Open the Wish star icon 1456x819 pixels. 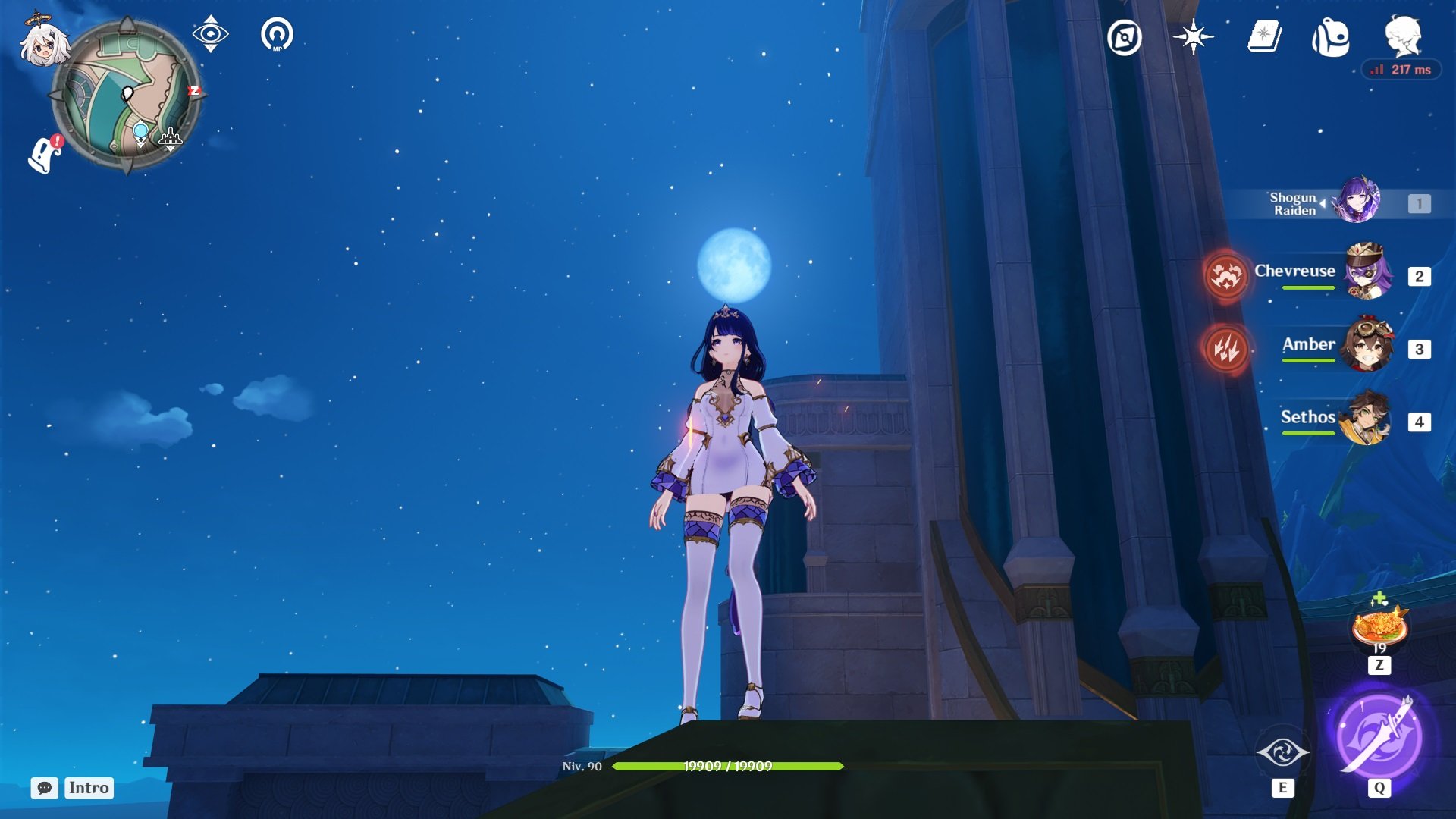[x=1192, y=37]
